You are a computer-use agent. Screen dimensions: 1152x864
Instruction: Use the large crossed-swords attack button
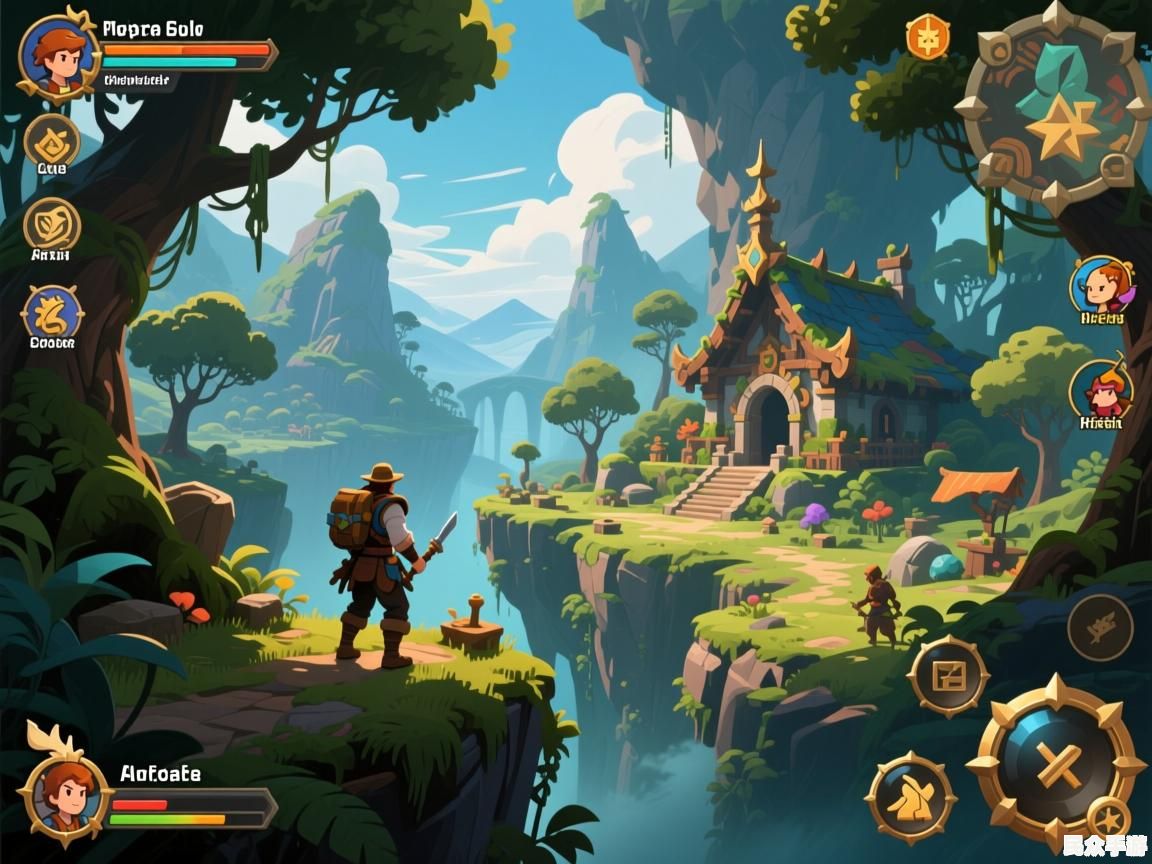point(1056,764)
